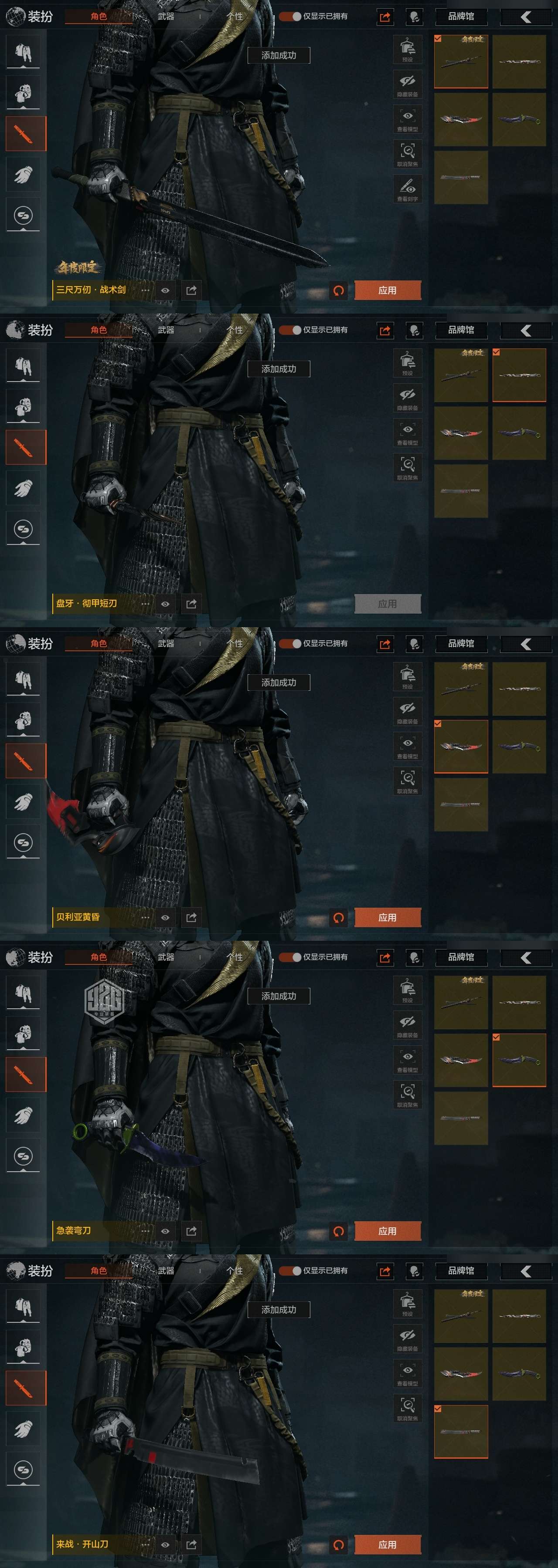Select the checkmarked purple curved knife thumbnail

point(519,1060)
